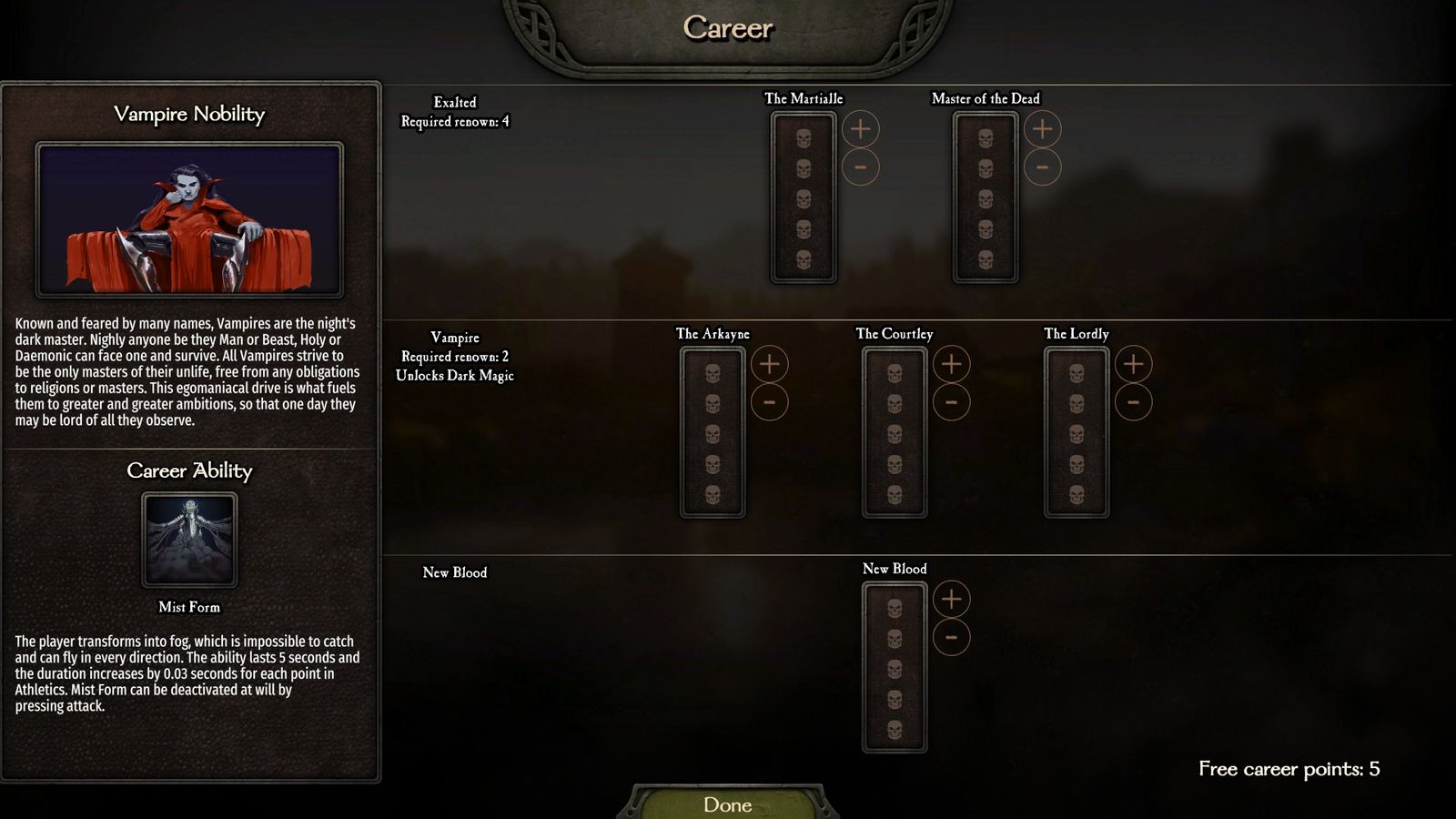The width and height of the screenshot is (1456, 819).
Task: Select the Mist Form career ability icon
Action: tap(189, 540)
